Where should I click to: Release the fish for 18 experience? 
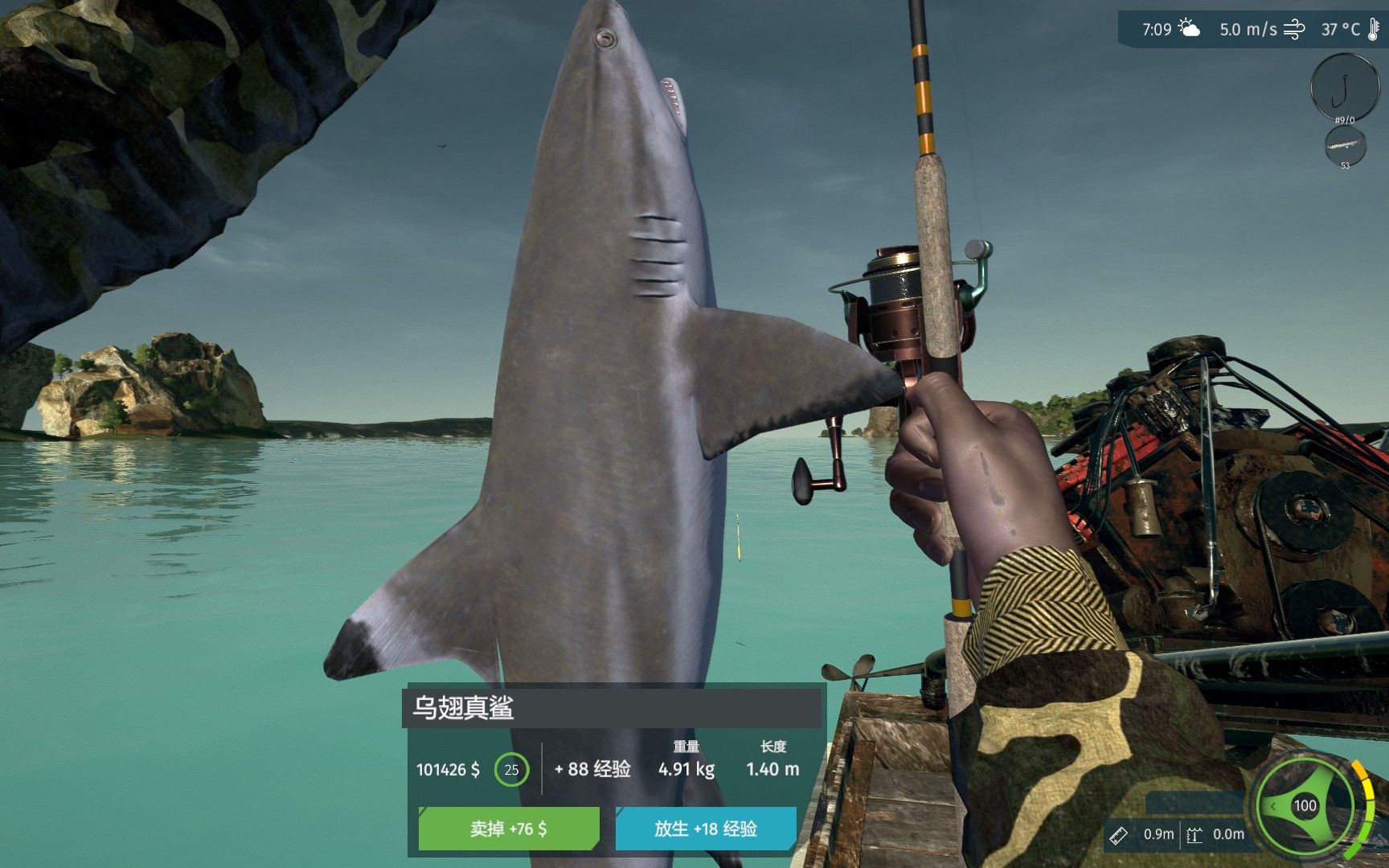pos(705,829)
